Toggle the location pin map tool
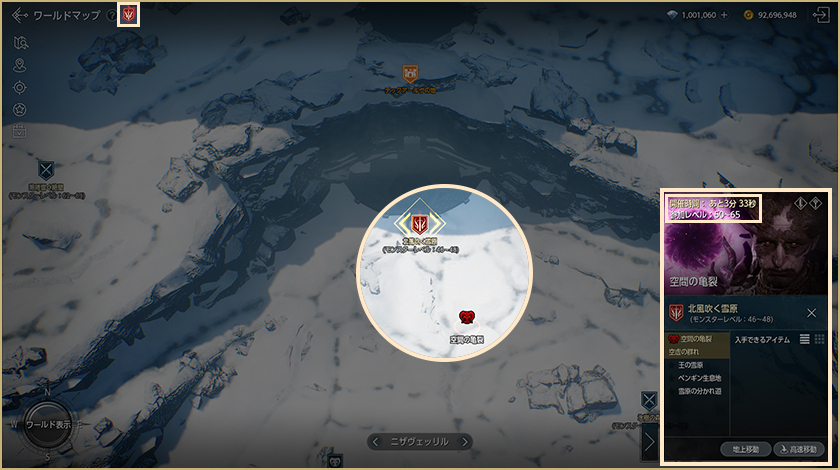The width and height of the screenshot is (840, 470). pyautogui.click(x=20, y=65)
